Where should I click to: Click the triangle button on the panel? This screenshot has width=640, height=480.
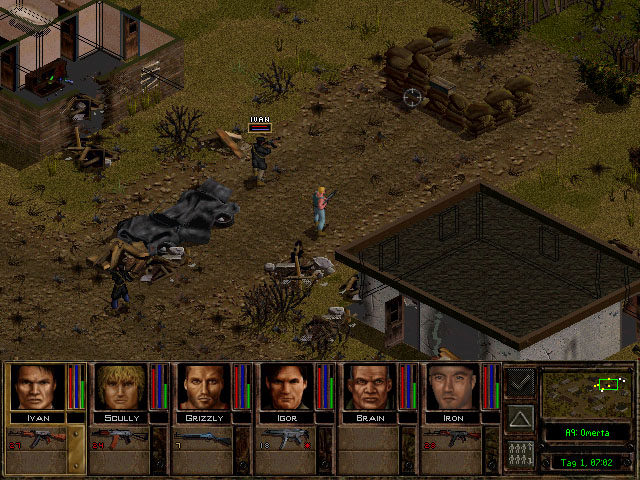click(x=520, y=416)
